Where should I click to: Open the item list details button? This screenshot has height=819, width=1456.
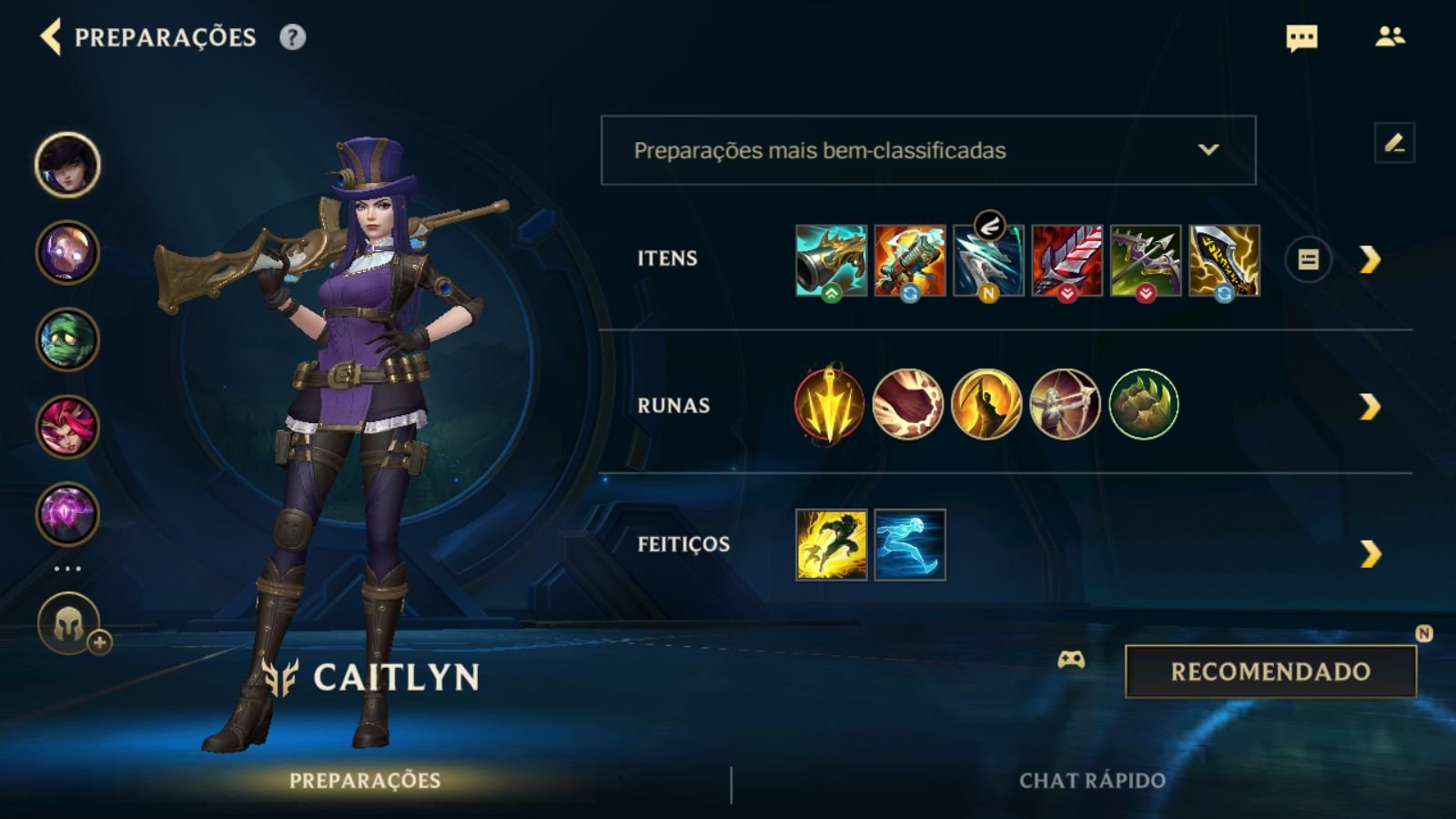(1308, 260)
